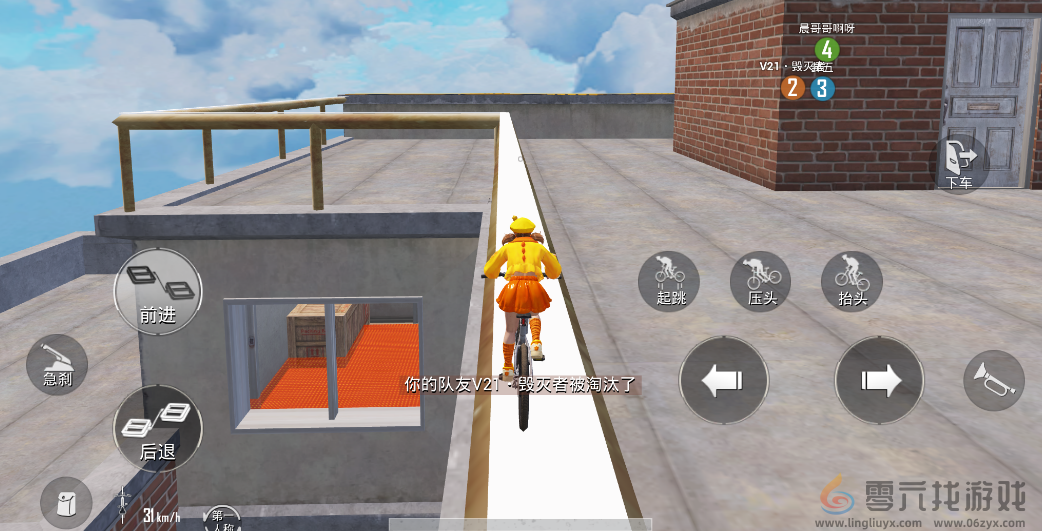Click 下车 to get off the bike

961,164
